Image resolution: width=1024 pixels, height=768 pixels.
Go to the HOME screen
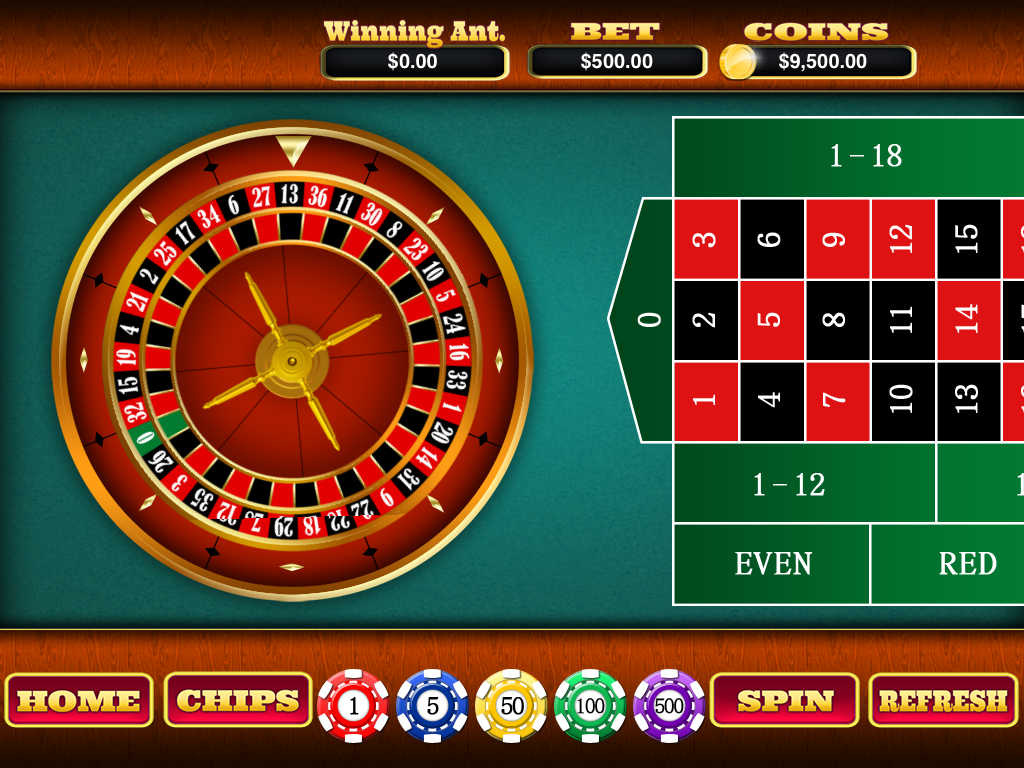[79, 700]
